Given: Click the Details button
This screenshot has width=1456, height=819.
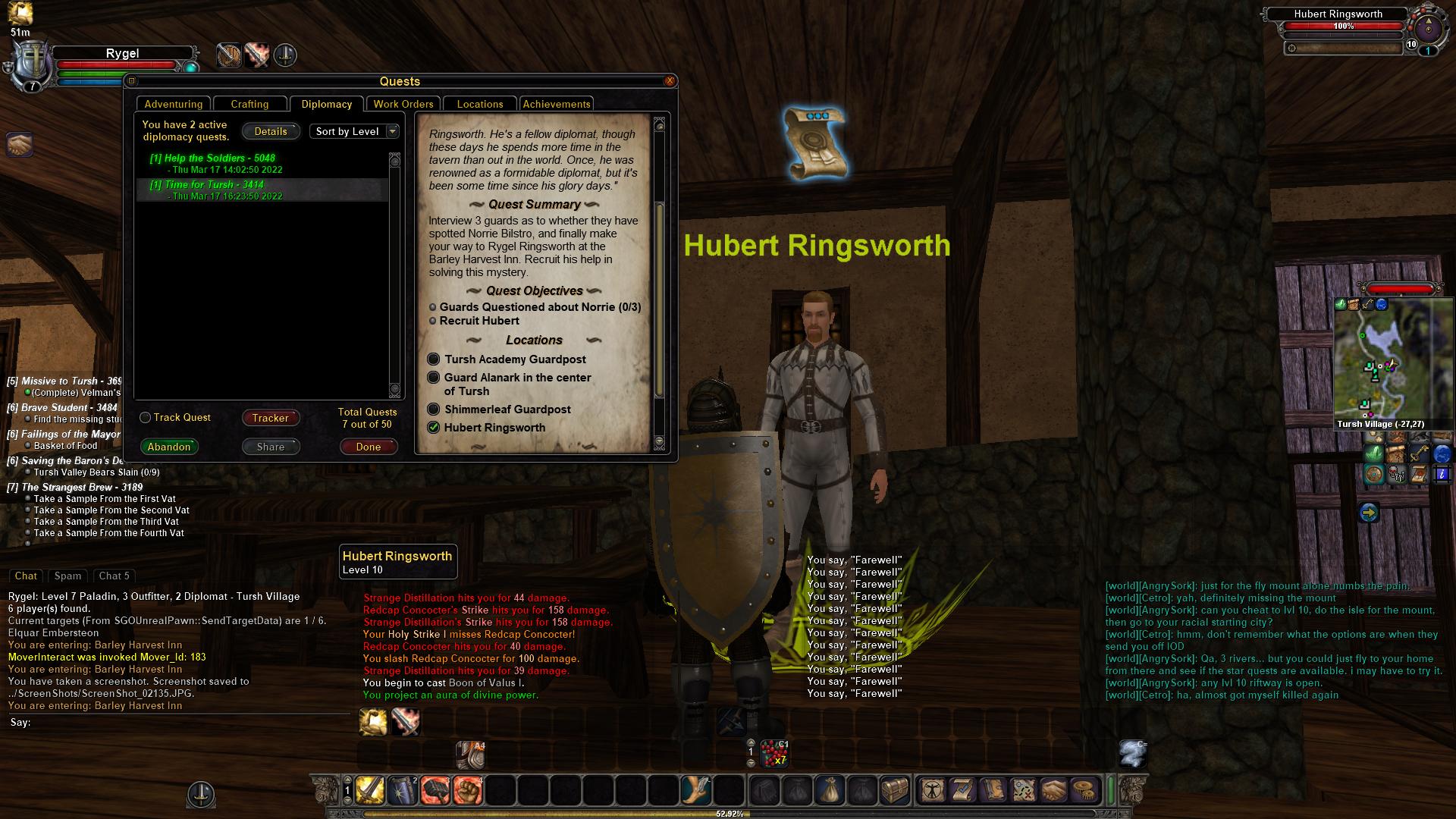Looking at the screenshot, I should click(x=271, y=131).
